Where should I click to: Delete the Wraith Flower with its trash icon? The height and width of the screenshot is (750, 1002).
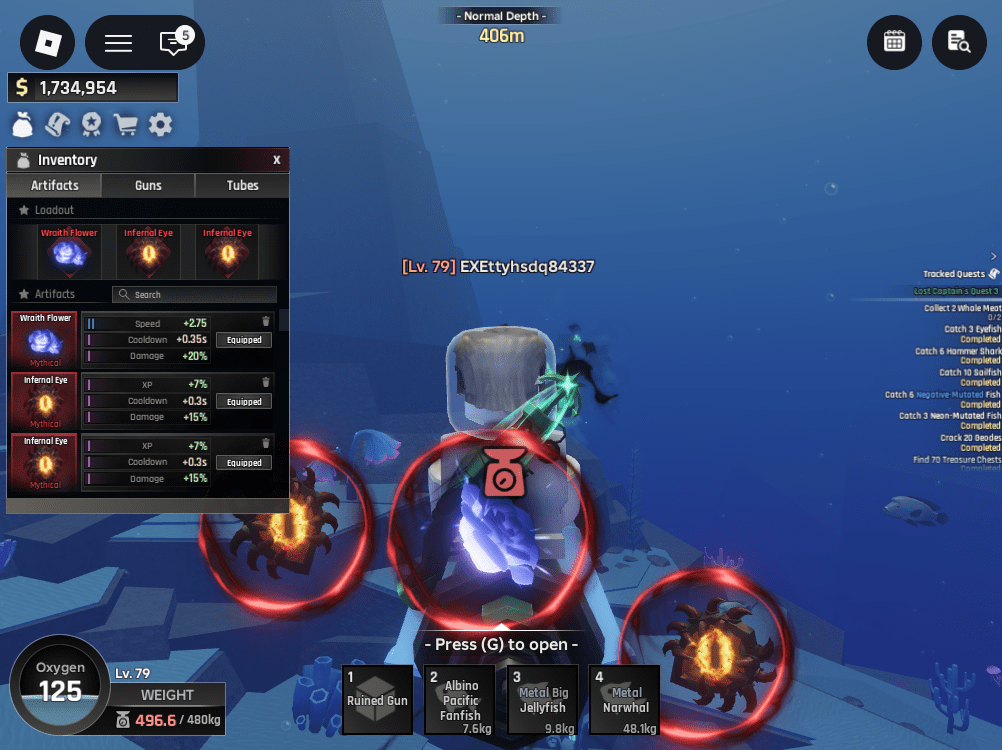click(266, 321)
